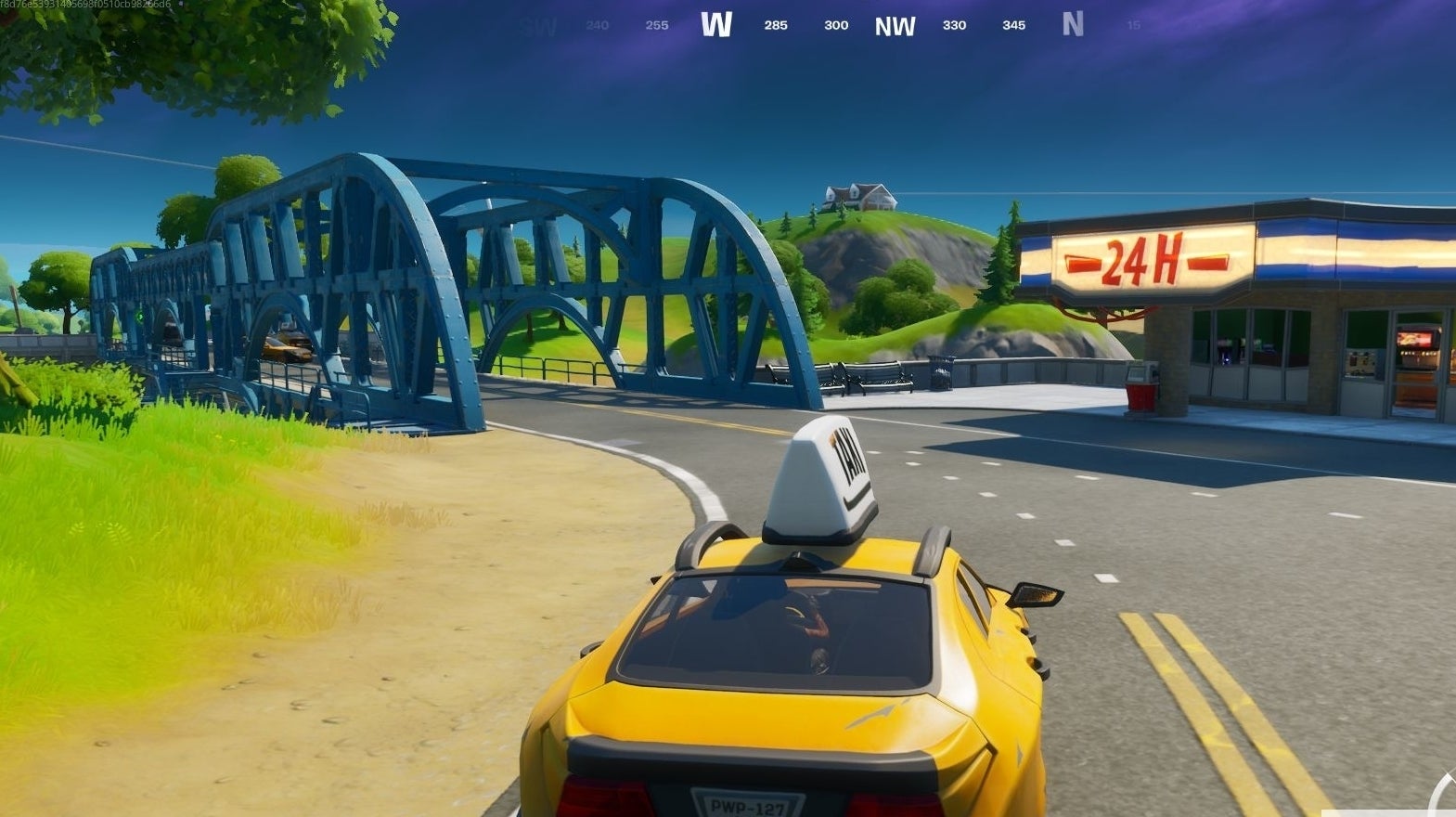Click the 345 compass bearing number
The image size is (1456, 817).
tap(1012, 26)
